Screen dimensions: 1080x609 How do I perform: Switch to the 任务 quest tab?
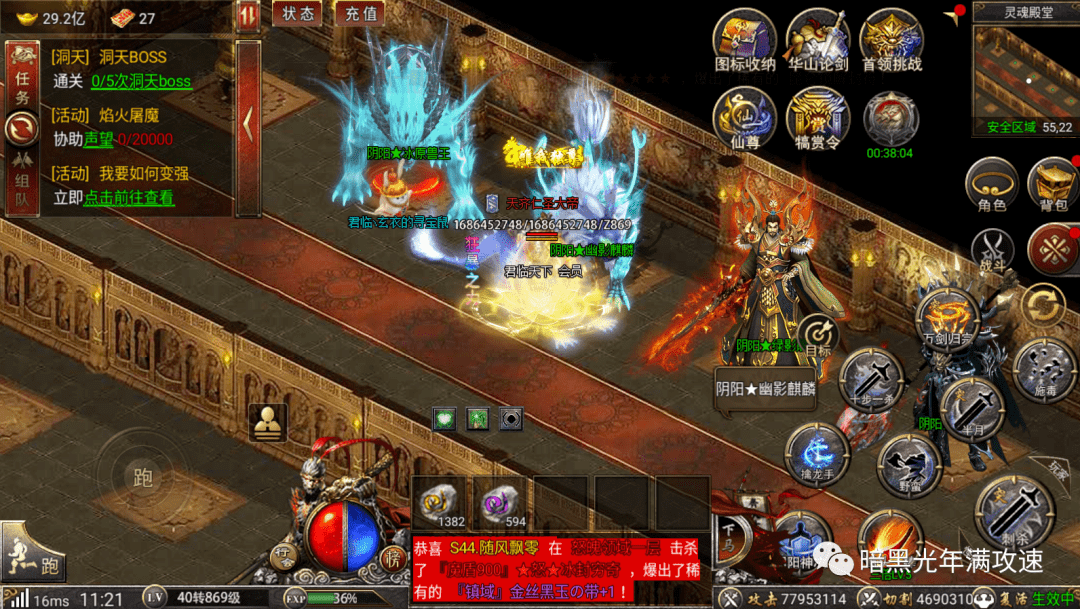coord(21,77)
